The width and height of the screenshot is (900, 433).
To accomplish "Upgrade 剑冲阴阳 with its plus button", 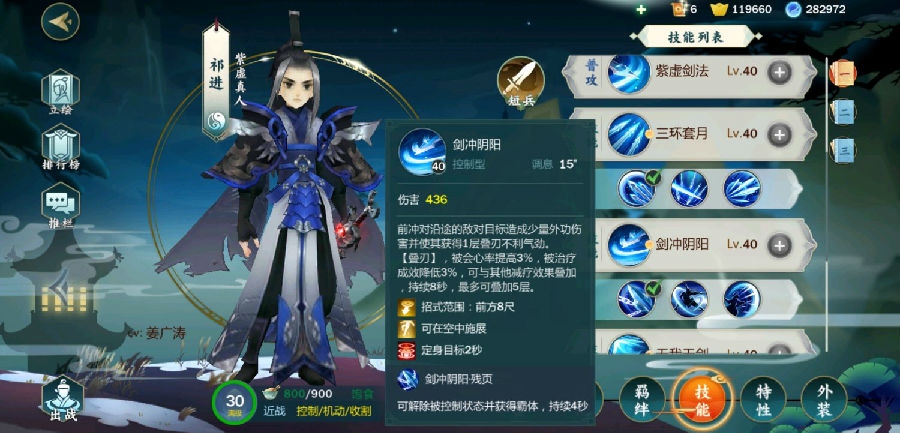I will click(x=779, y=244).
